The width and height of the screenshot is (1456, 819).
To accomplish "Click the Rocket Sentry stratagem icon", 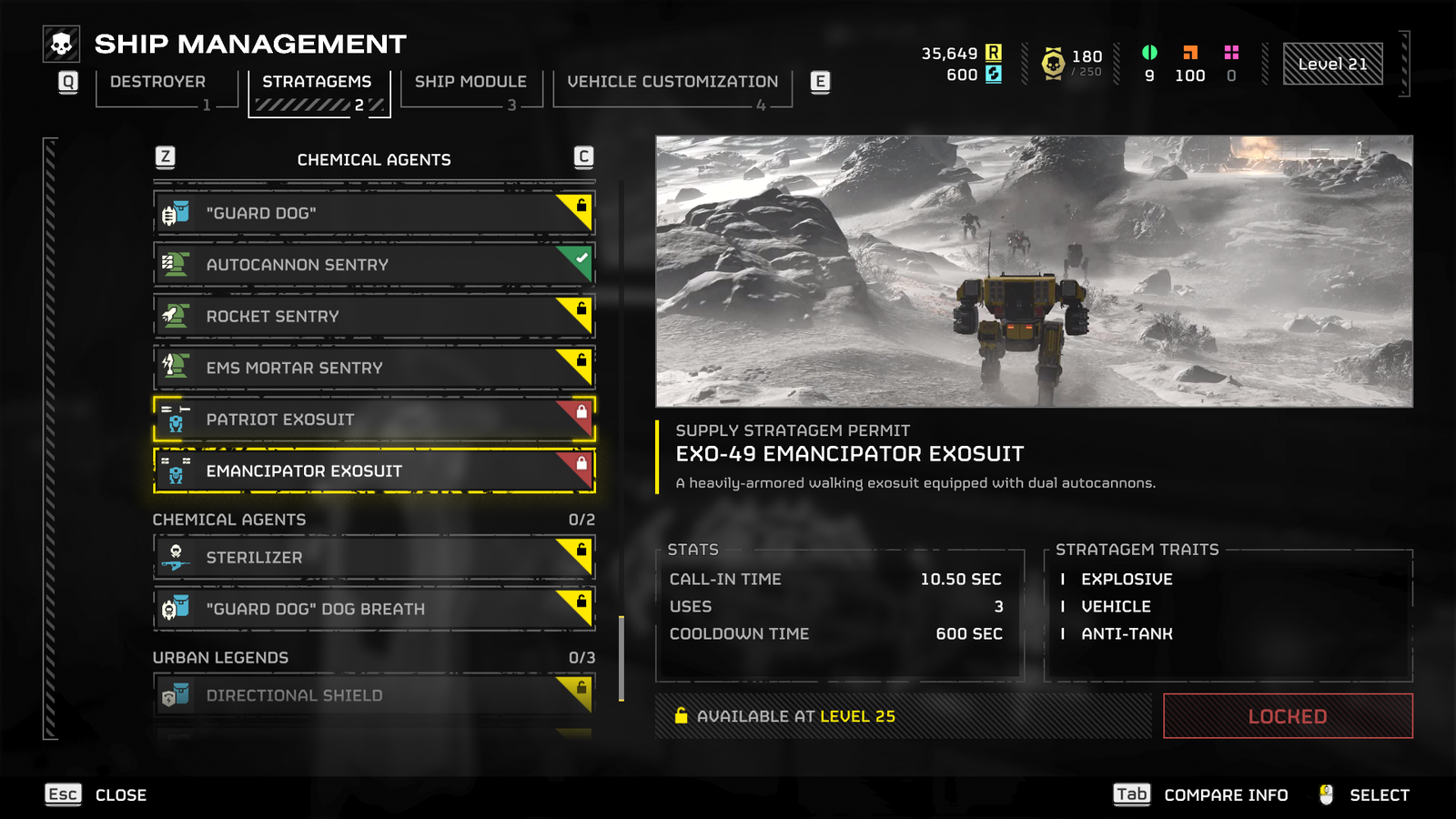I will (x=174, y=316).
